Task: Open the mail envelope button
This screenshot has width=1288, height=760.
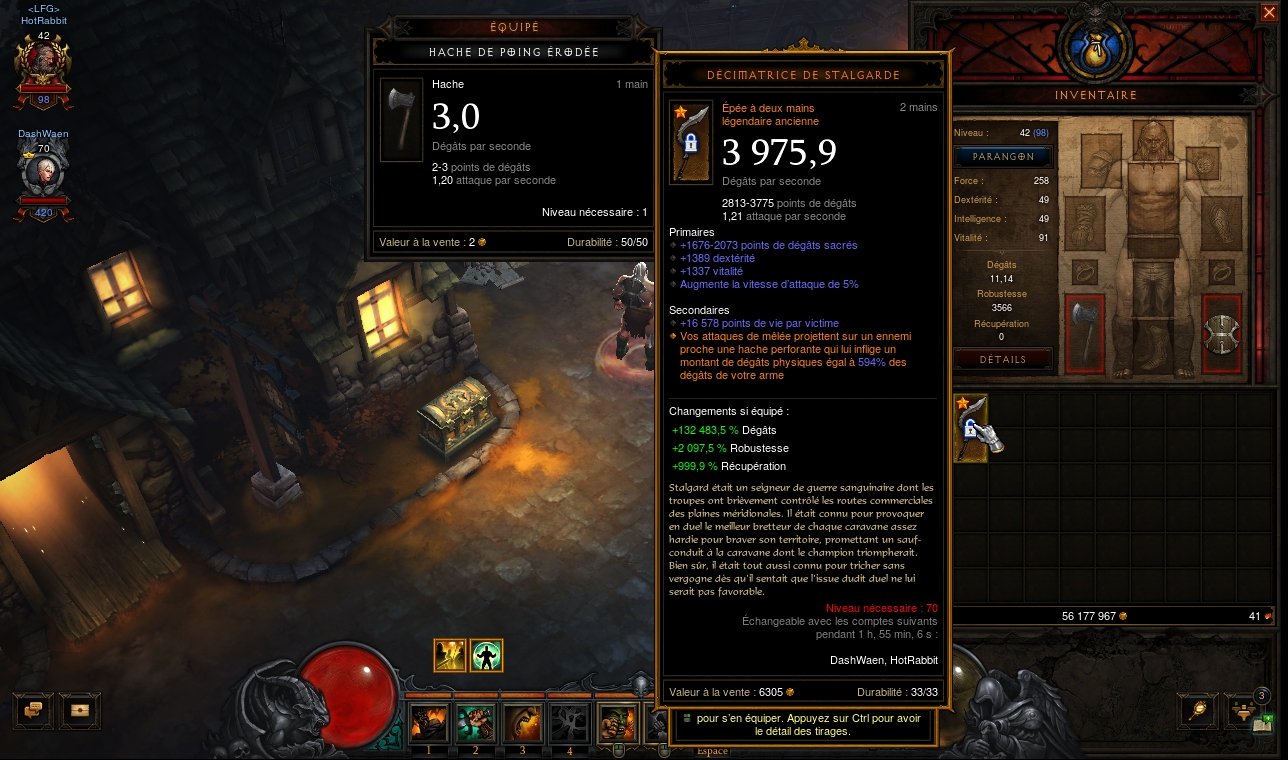Action: click(x=80, y=709)
